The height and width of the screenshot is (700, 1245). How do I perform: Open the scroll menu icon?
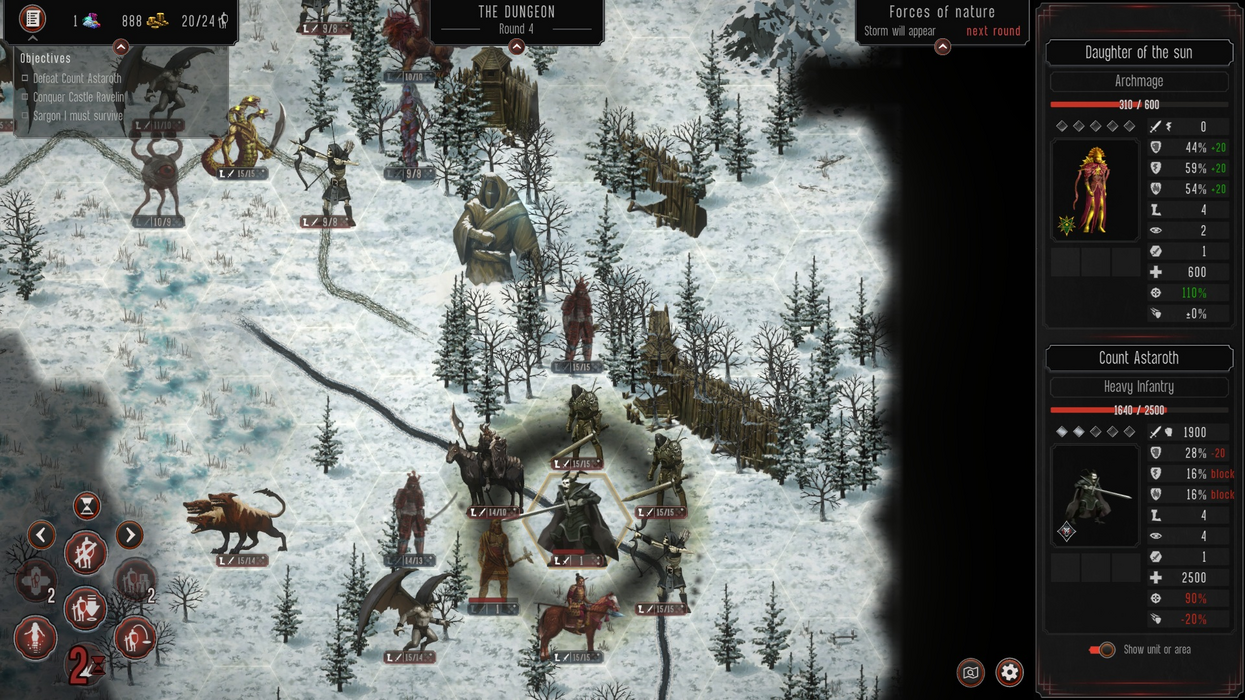[33, 19]
